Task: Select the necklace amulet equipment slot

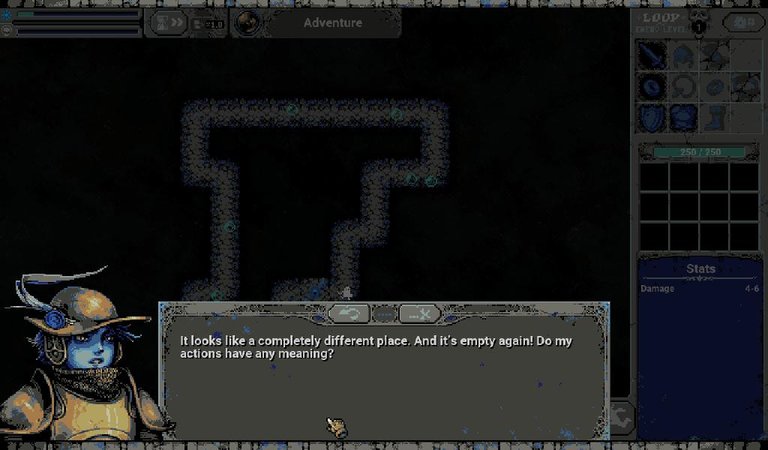Action: tap(683, 87)
